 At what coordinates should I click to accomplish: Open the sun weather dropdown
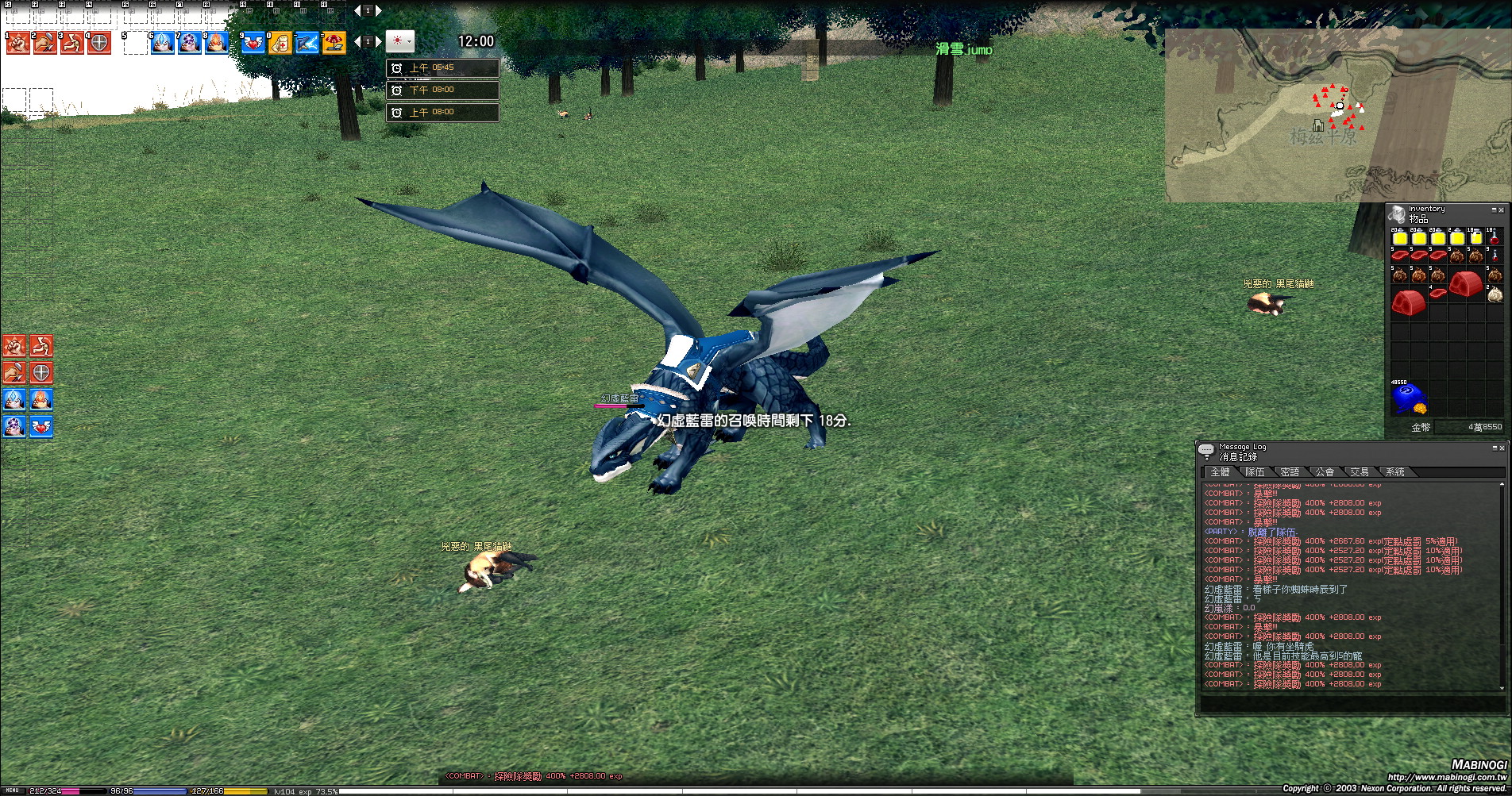(x=400, y=41)
